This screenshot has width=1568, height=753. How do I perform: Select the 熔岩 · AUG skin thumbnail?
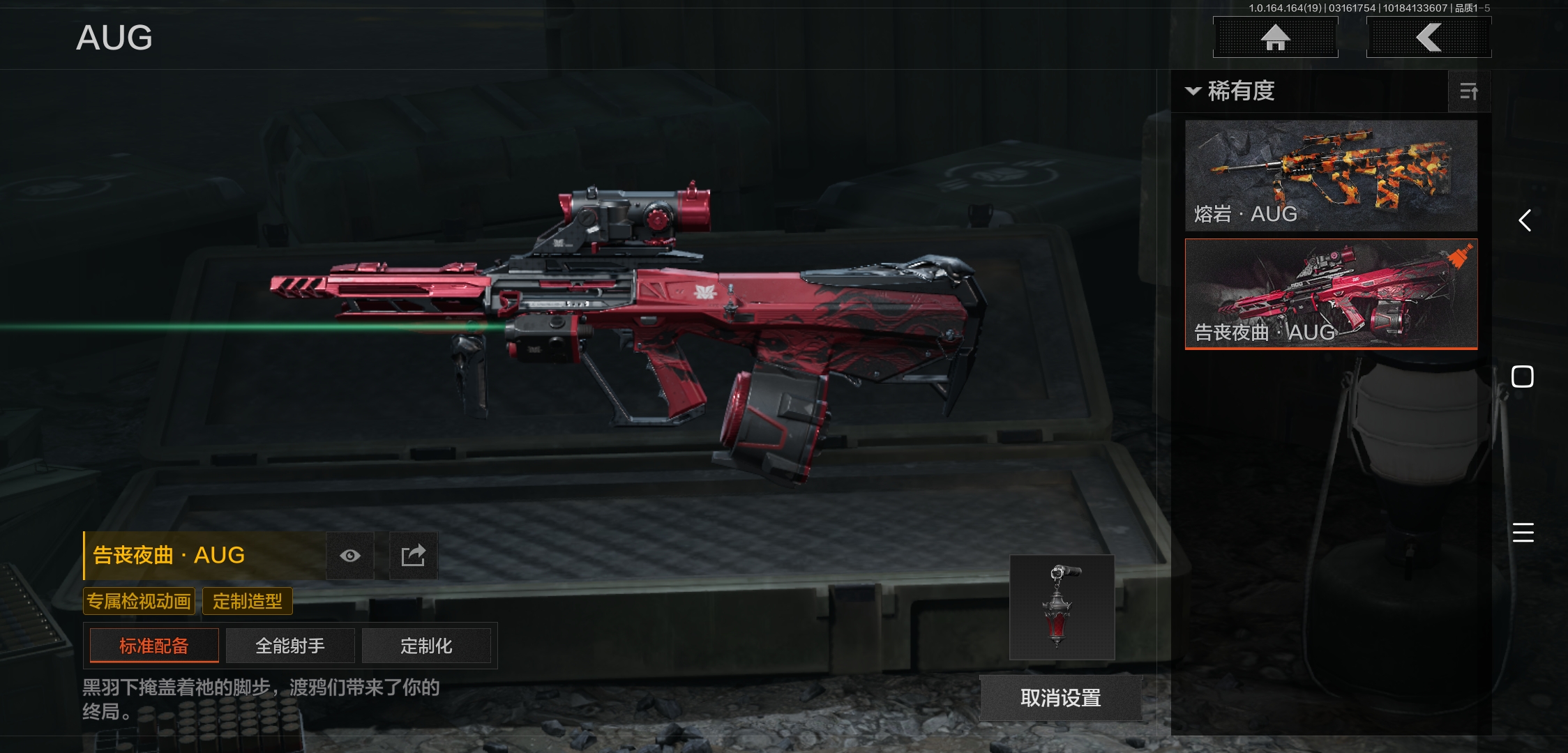(x=1331, y=175)
